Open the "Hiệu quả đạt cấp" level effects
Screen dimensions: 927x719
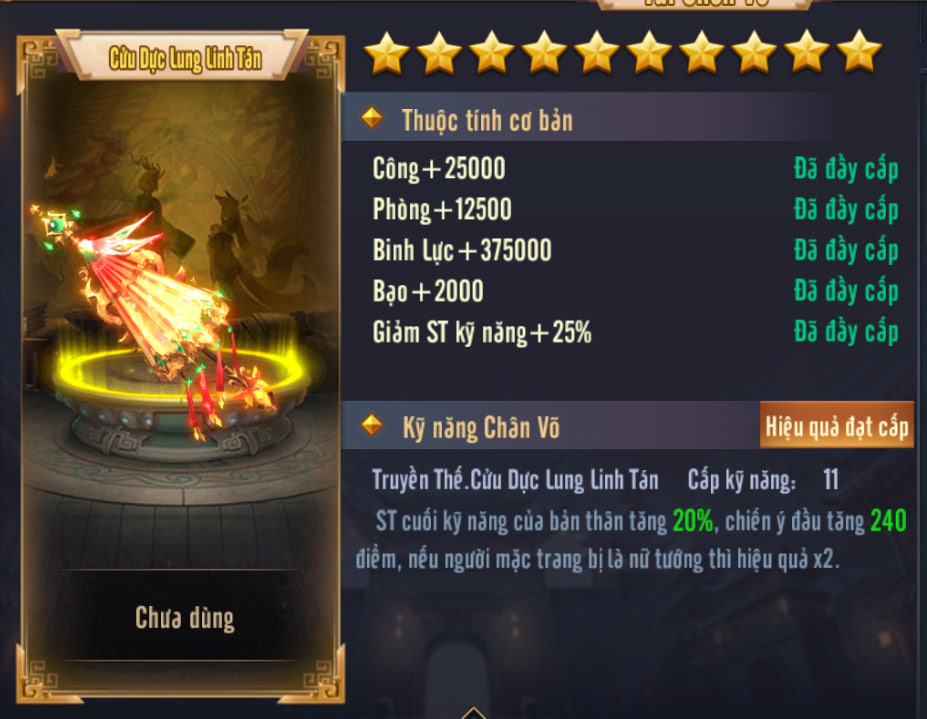click(836, 428)
